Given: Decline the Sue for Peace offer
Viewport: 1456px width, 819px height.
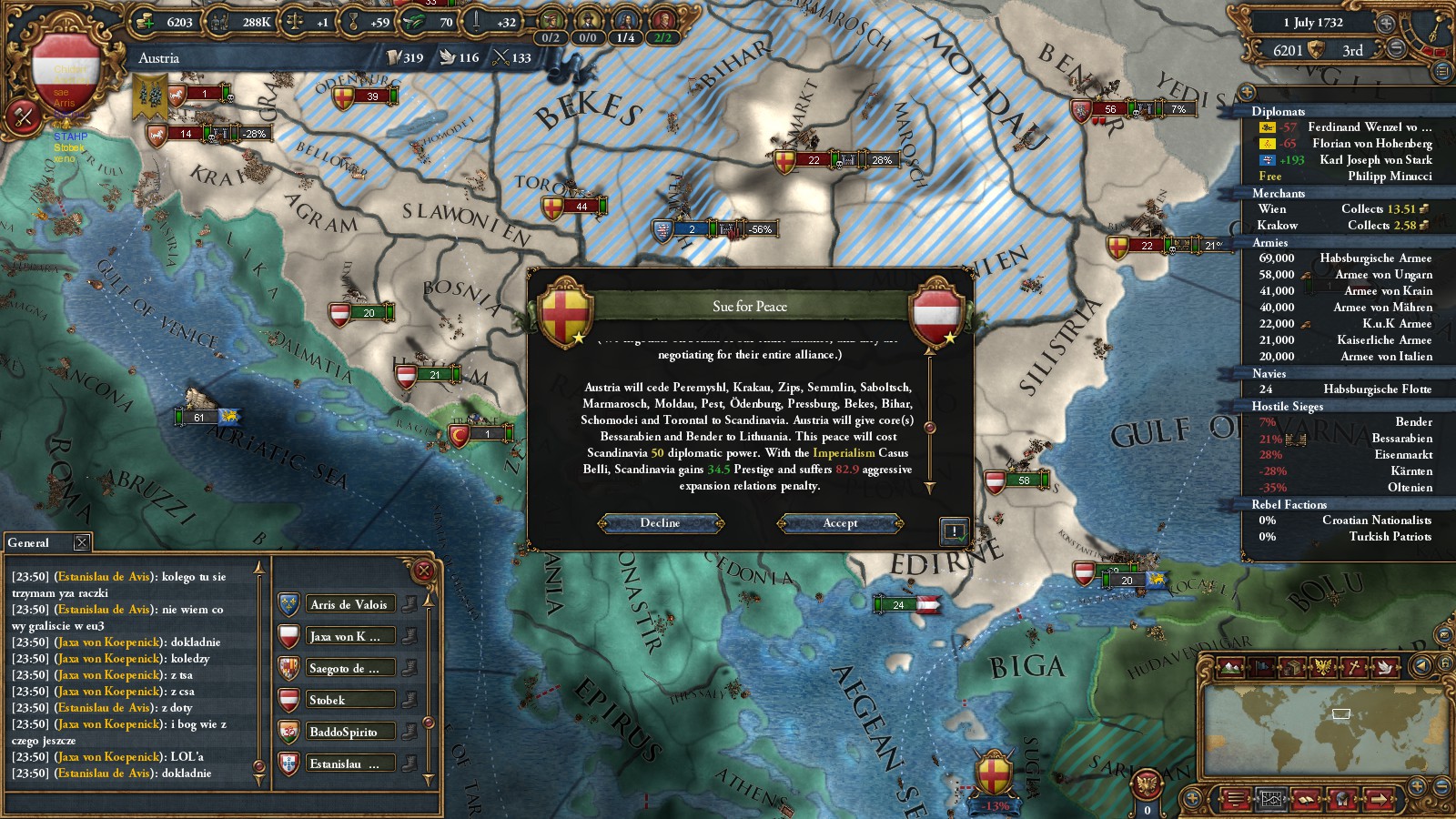Looking at the screenshot, I should point(660,523).
